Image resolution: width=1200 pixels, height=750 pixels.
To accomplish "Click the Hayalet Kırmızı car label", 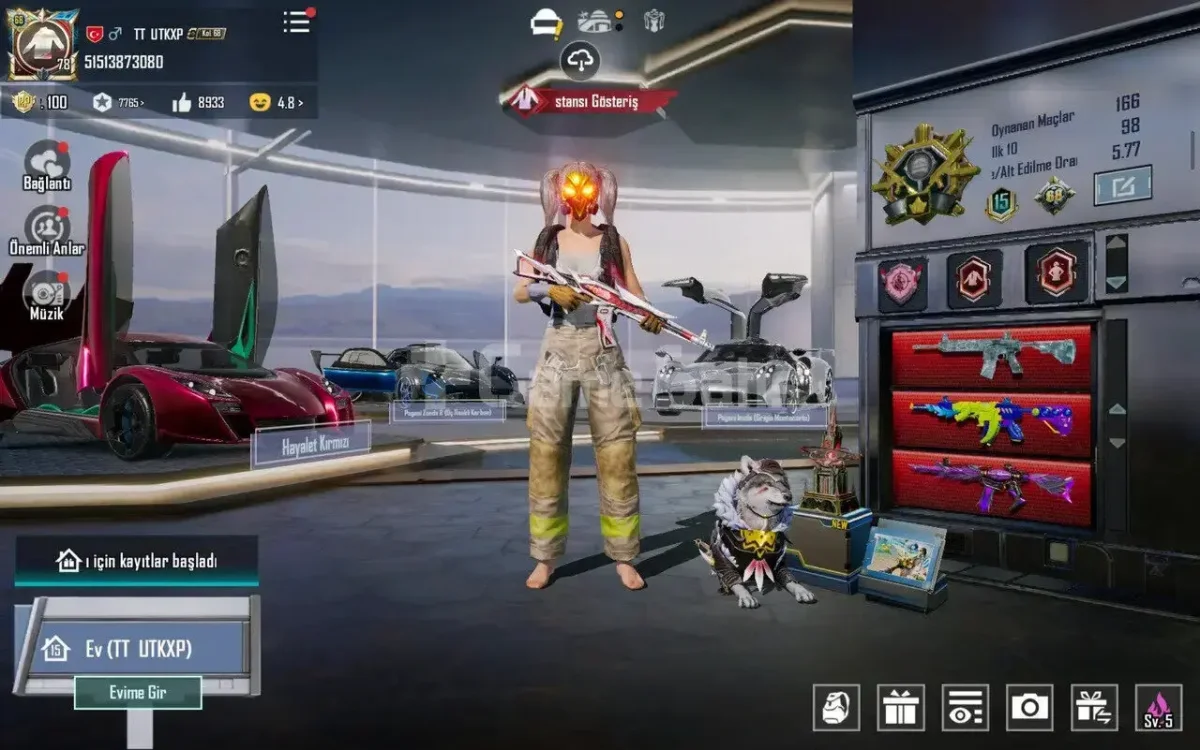I will [311, 445].
